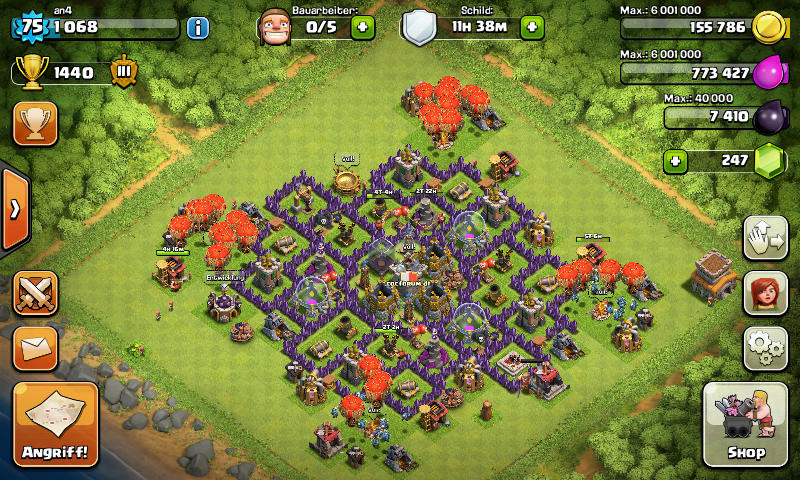Buy gems with the green plus button
Image resolution: width=800 pixels, height=480 pixels.
(x=677, y=160)
